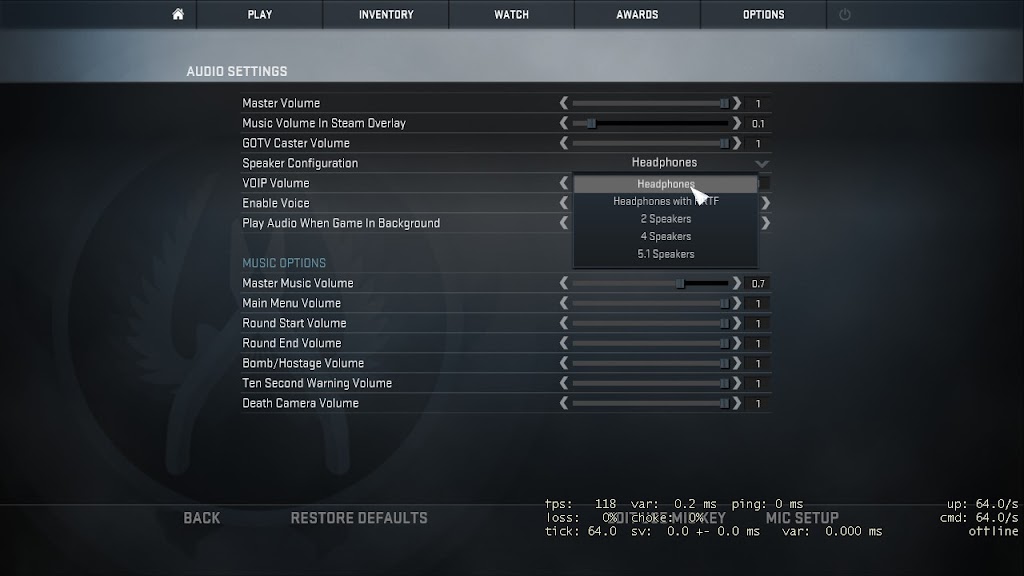Pick the highlighted Headphones dropdown entry
The width and height of the screenshot is (1024, 576).
(x=665, y=184)
